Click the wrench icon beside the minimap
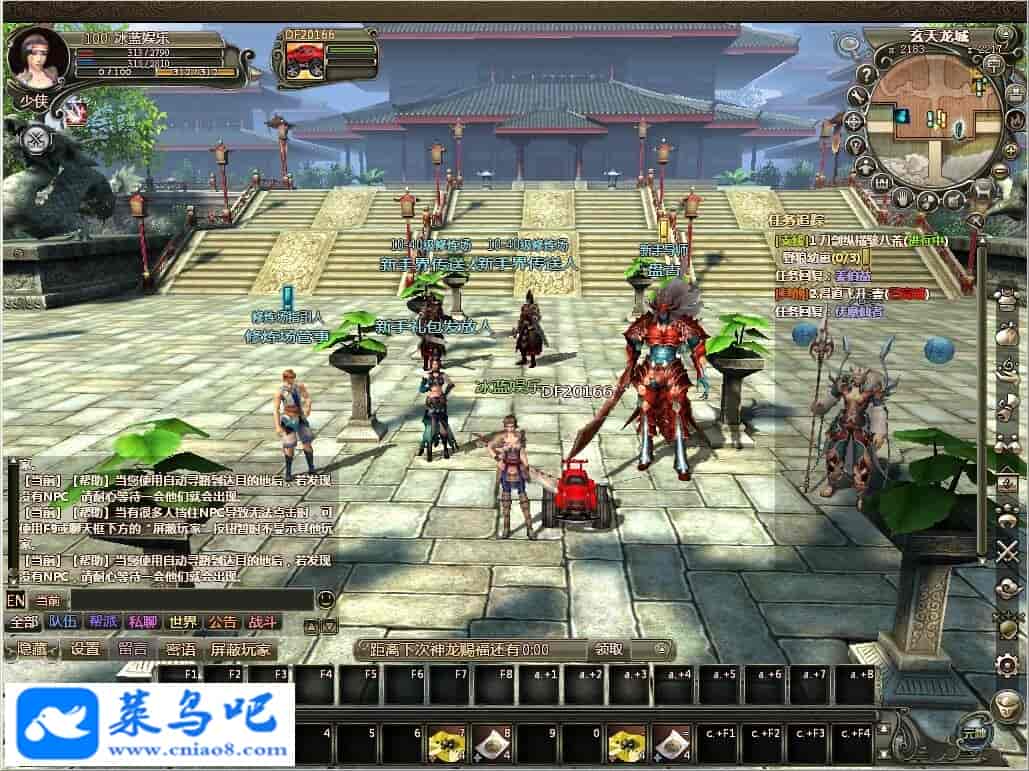The width and height of the screenshot is (1029, 771). point(857,97)
